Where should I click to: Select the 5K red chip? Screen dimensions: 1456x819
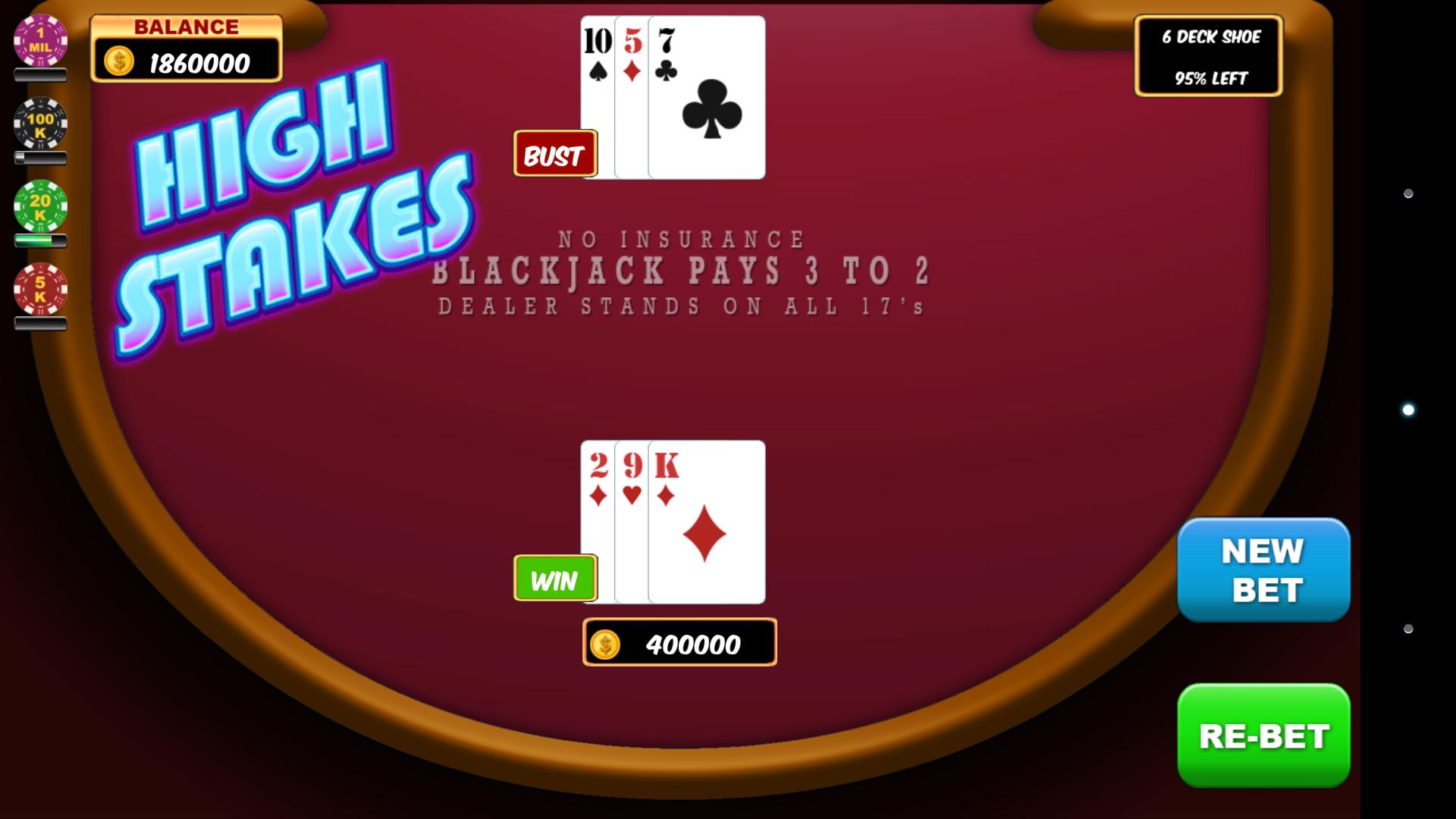(39, 288)
